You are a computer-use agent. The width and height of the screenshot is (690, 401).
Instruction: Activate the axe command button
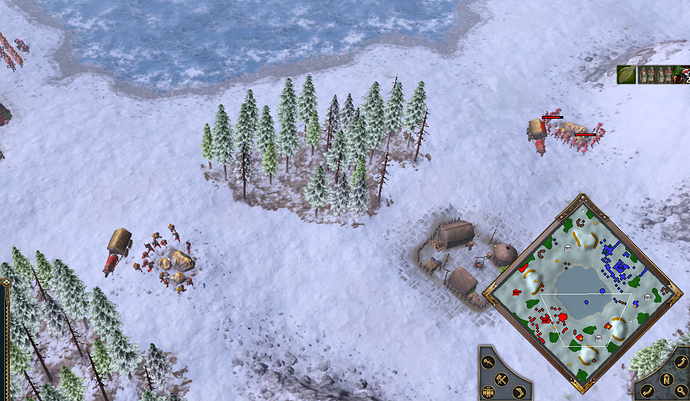(488, 362)
